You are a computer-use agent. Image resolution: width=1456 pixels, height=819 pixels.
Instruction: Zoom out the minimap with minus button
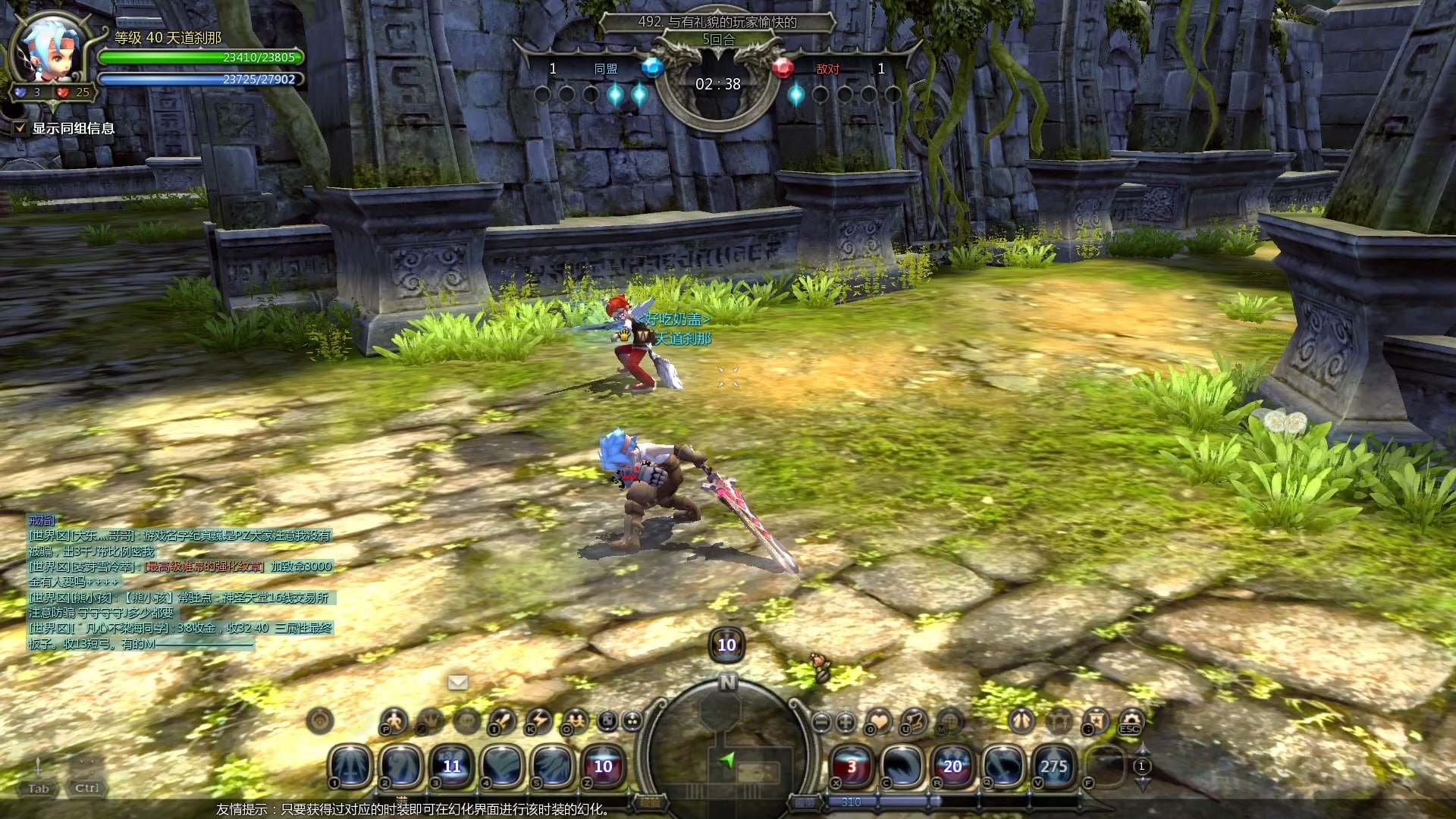[821, 722]
